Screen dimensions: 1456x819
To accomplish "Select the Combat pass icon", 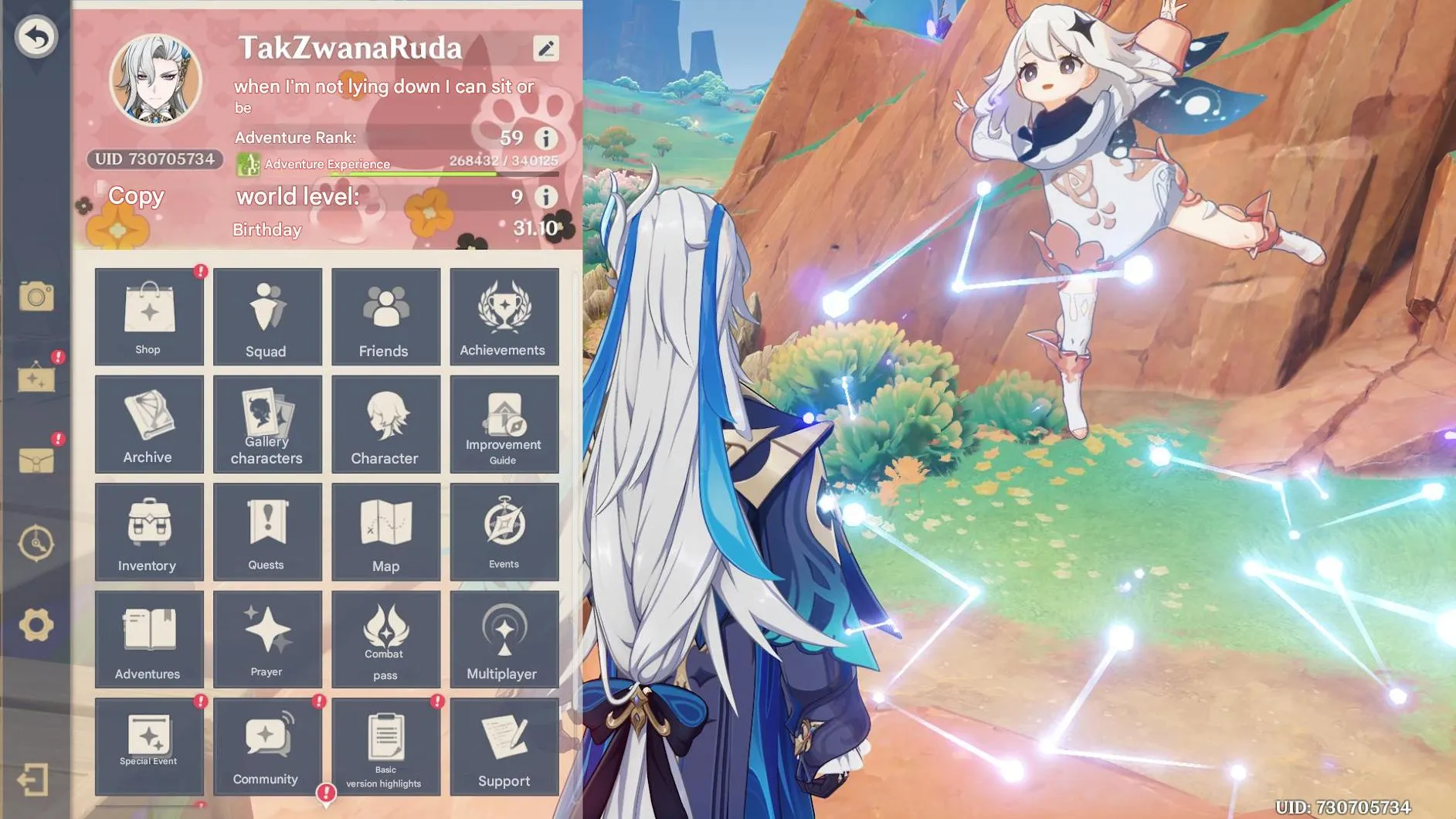I will tap(385, 637).
